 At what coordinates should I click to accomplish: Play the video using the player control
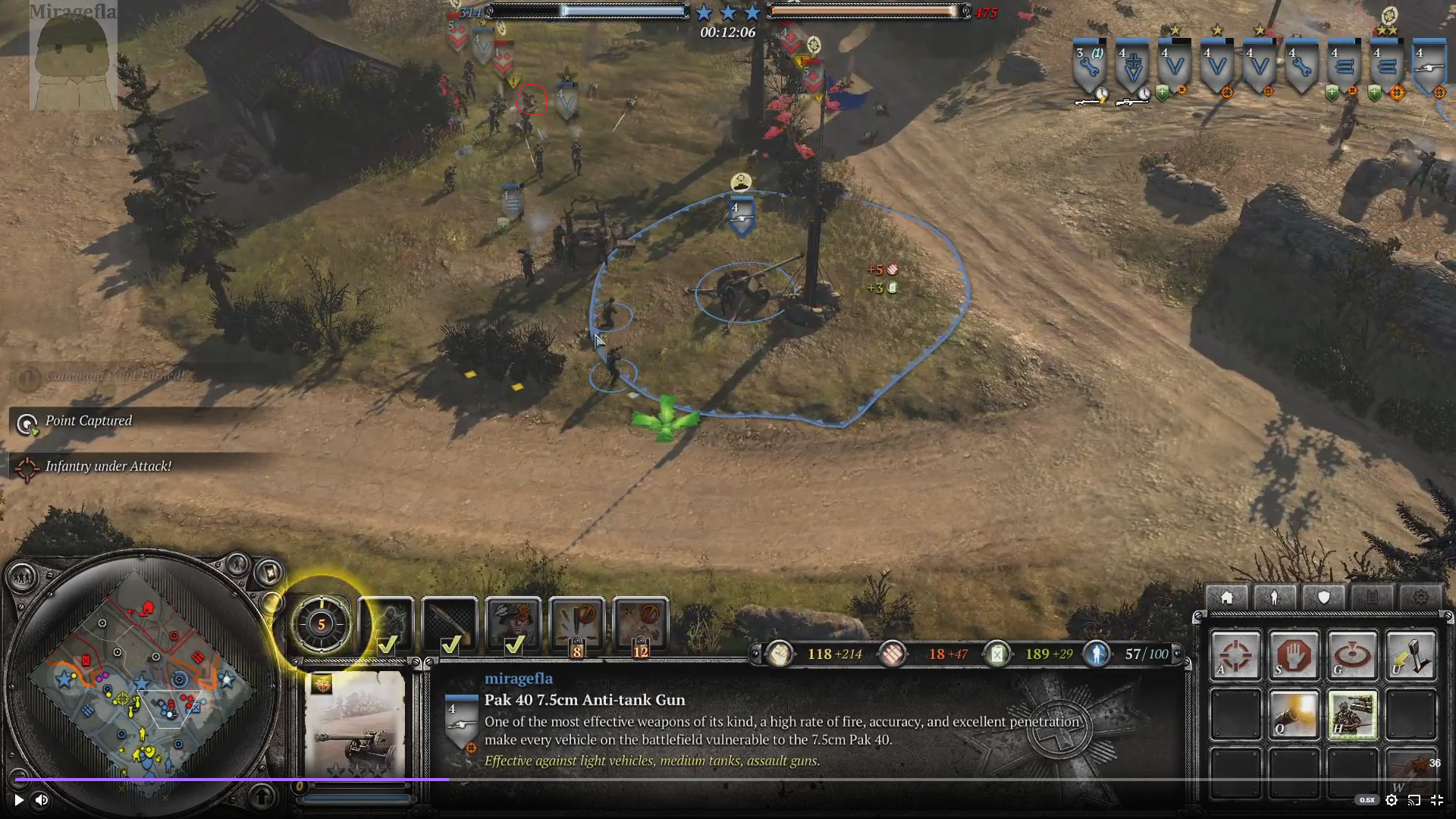pyautogui.click(x=19, y=799)
